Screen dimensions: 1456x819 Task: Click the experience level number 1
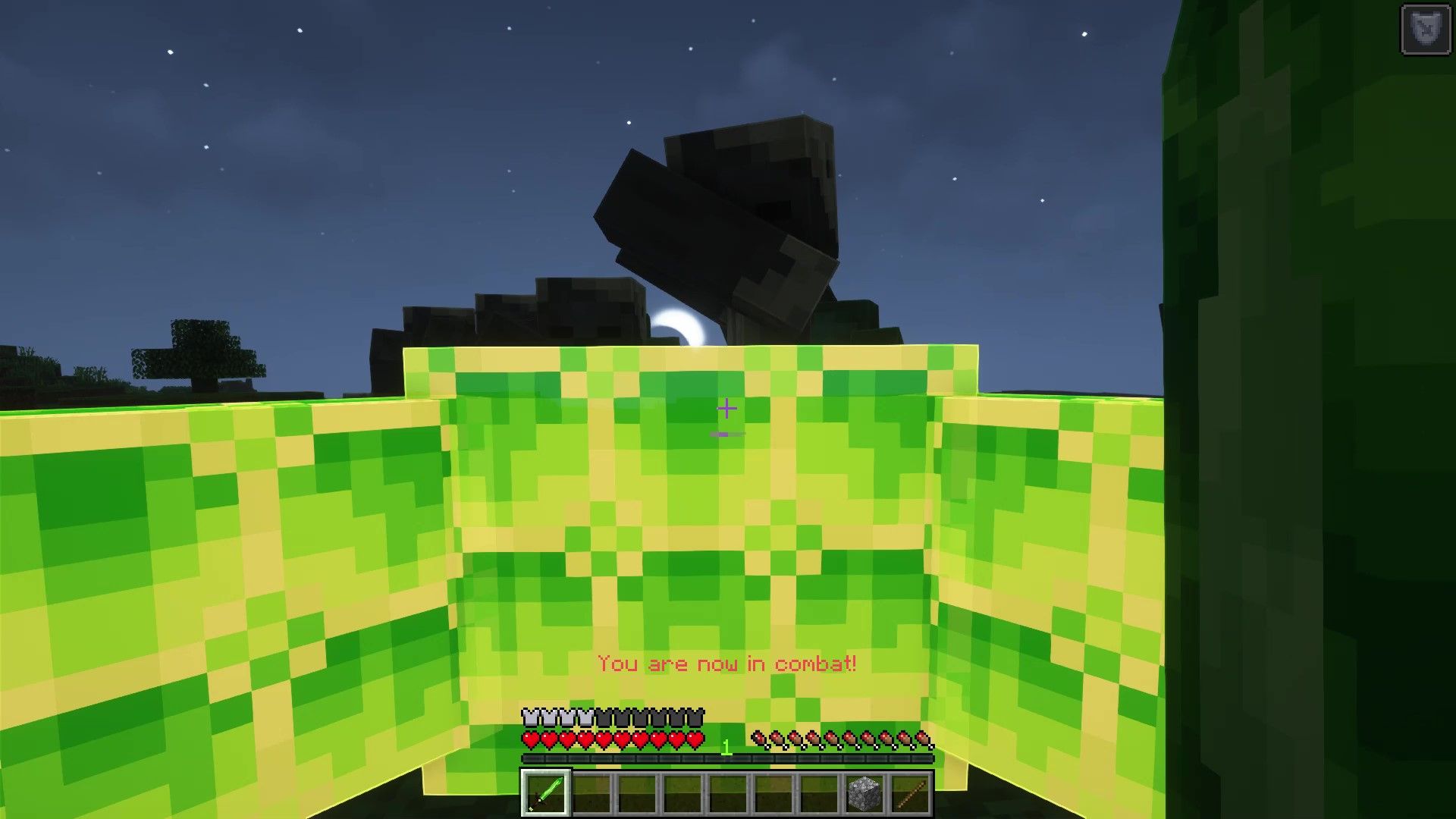[726, 745]
